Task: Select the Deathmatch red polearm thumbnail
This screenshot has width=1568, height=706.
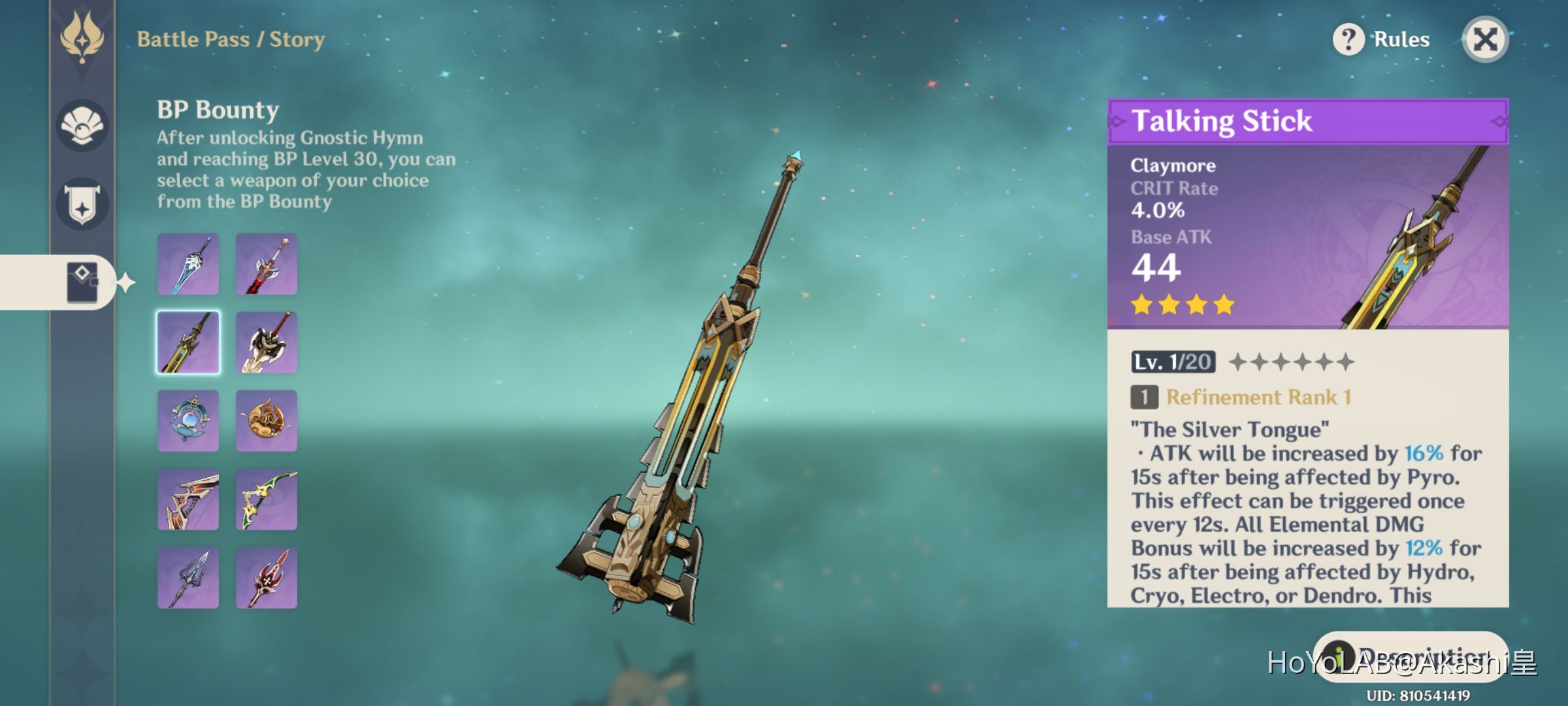Action: (x=267, y=579)
